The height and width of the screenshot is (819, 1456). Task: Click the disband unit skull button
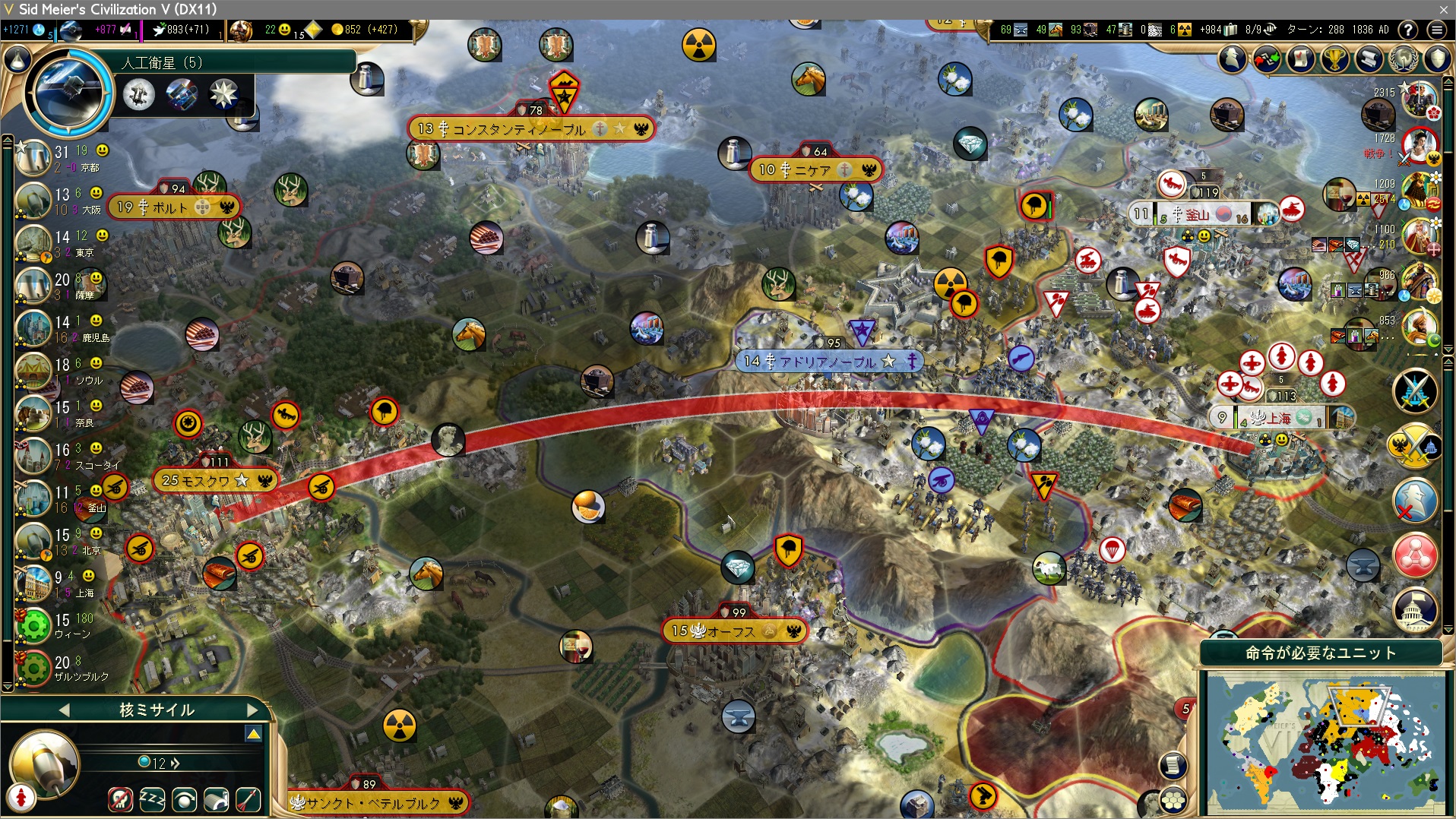click(x=120, y=799)
